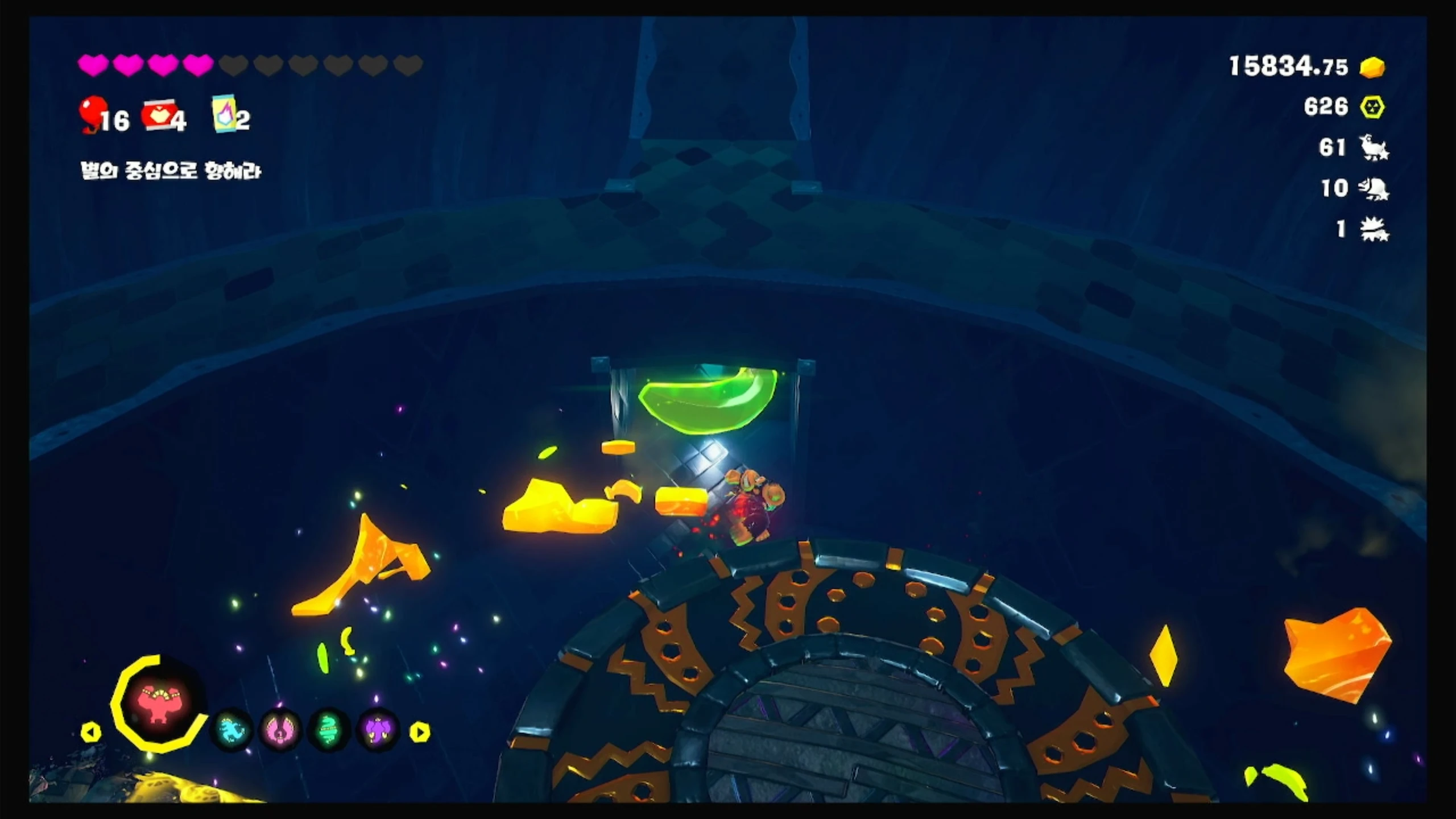Switch to the blue Zebra Bananza icon
Image resolution: width=1456 pixels, height=819 pixels.
[231, 730]
